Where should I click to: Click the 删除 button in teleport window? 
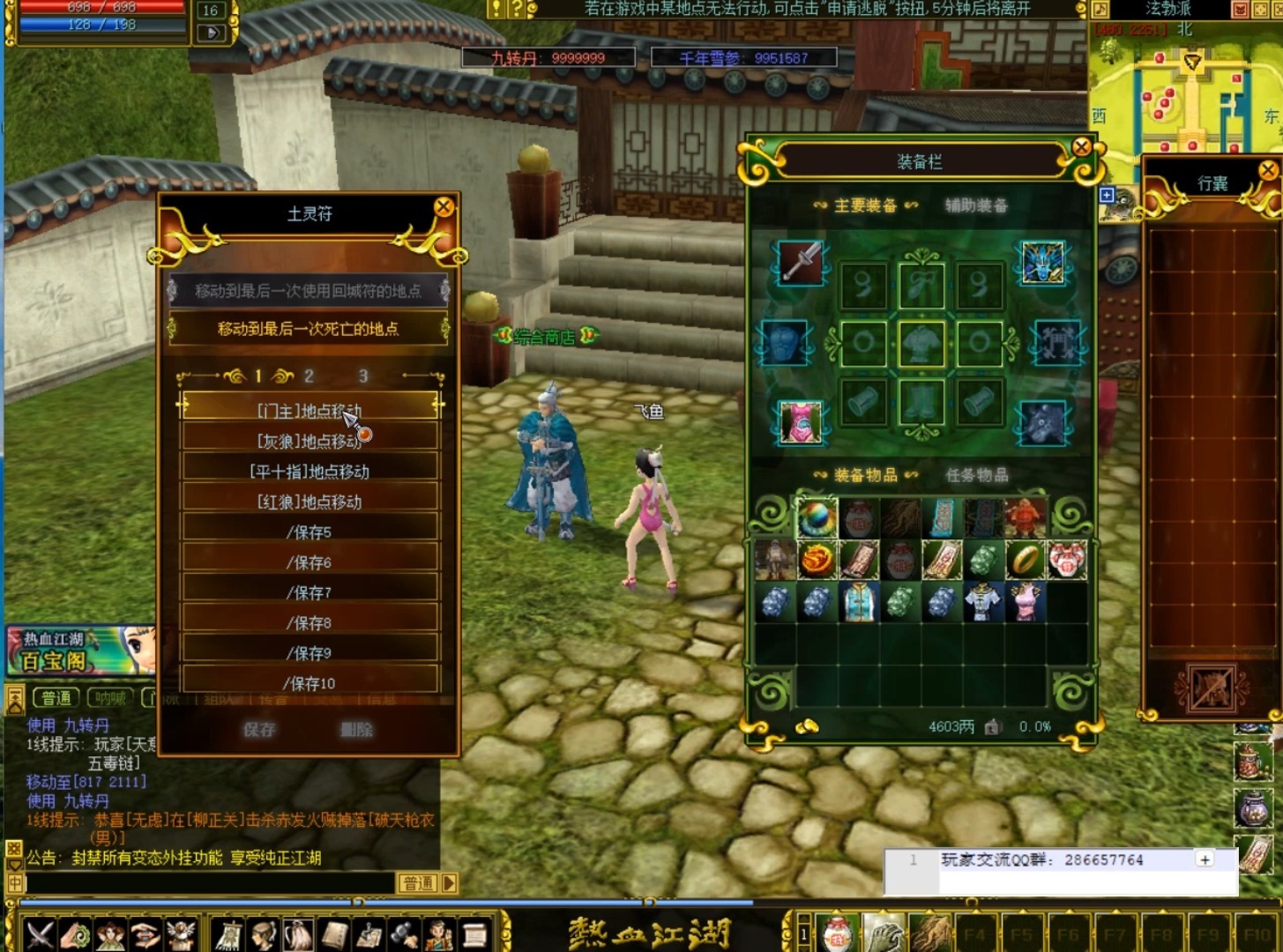tap(357, 729)
